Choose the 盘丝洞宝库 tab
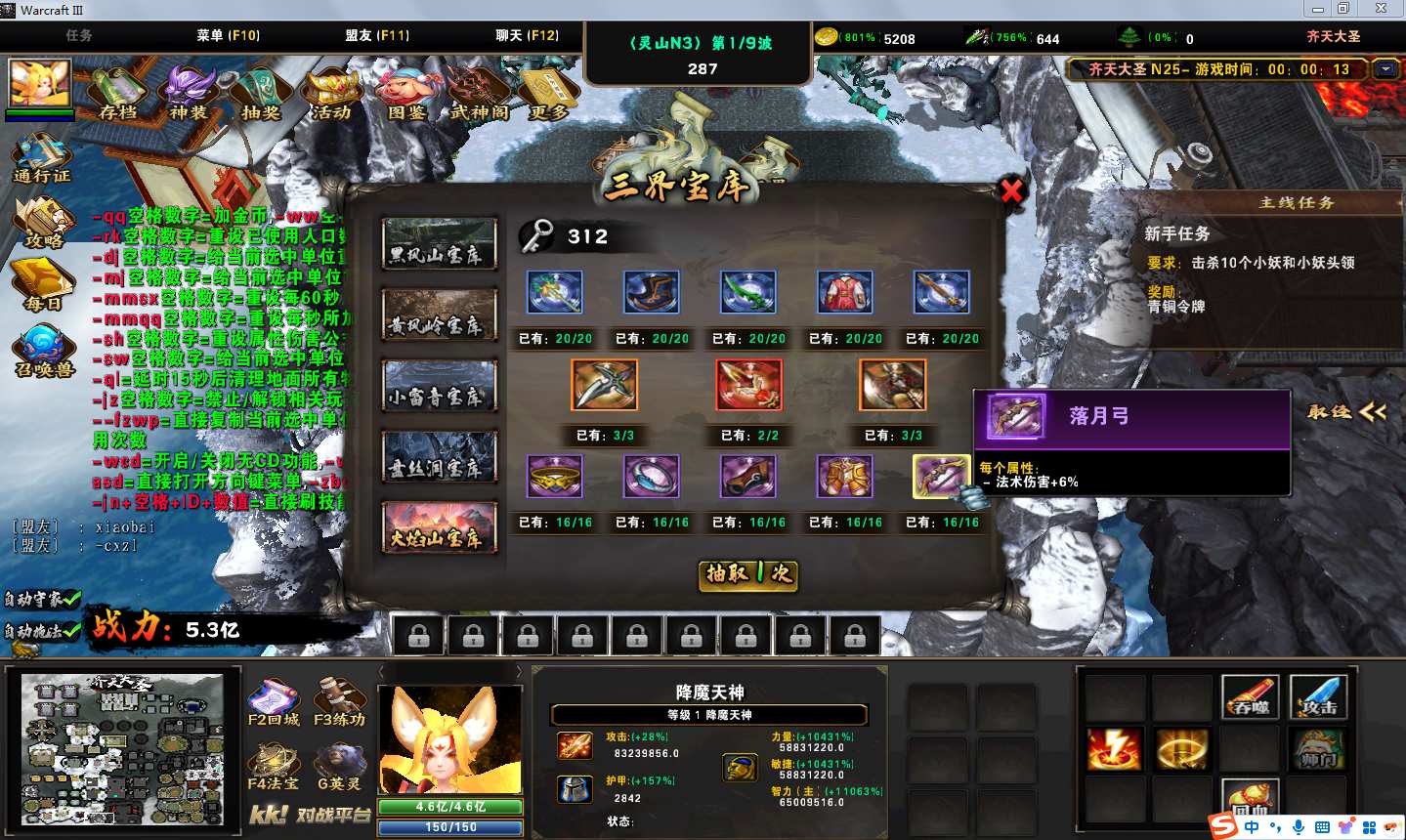The height and width of the screenshot is (840, 1406). point(439,457)
